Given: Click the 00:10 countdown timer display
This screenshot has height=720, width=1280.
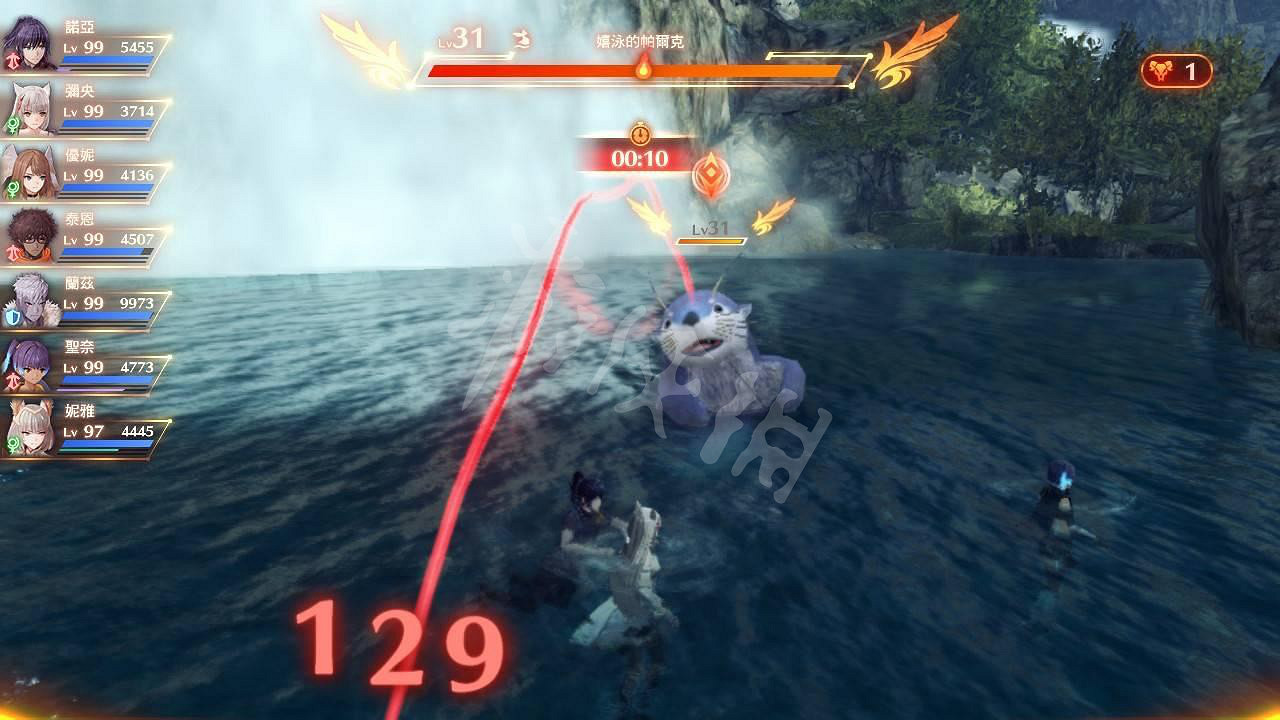Looking at the screenshot, I should (639, 160).
